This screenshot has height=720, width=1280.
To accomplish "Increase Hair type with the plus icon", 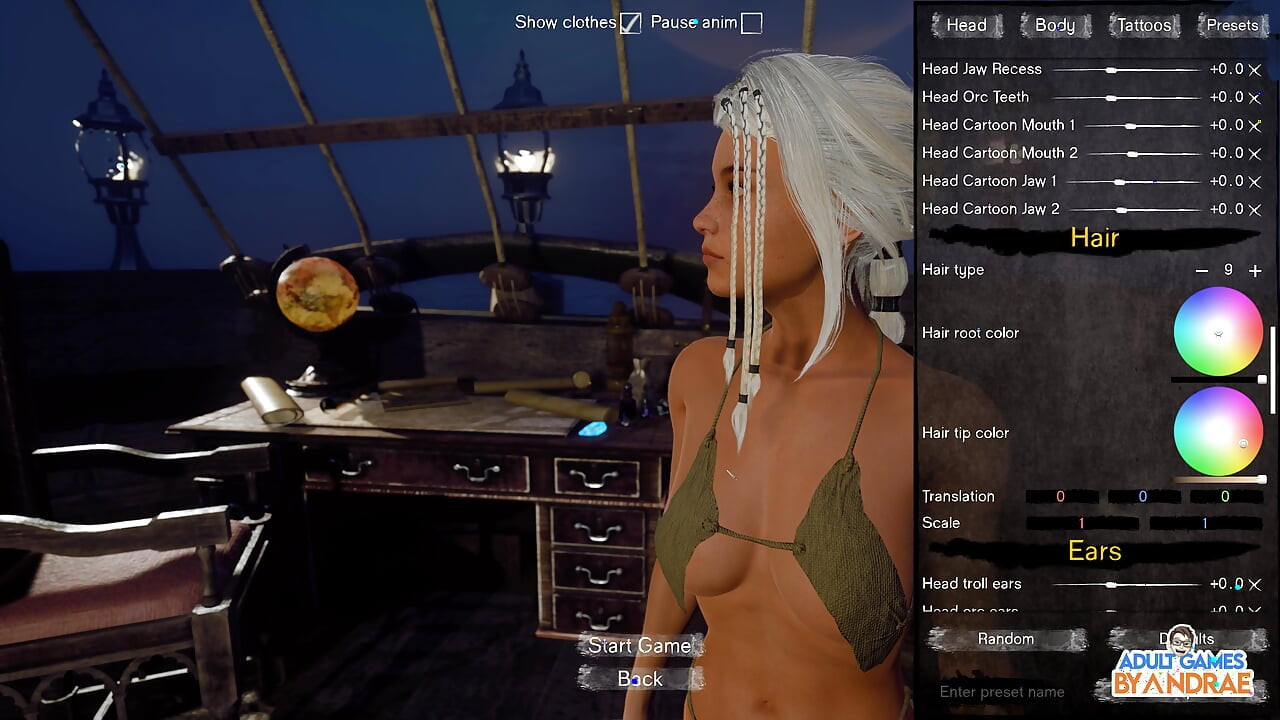I will tap(1255, 270).
